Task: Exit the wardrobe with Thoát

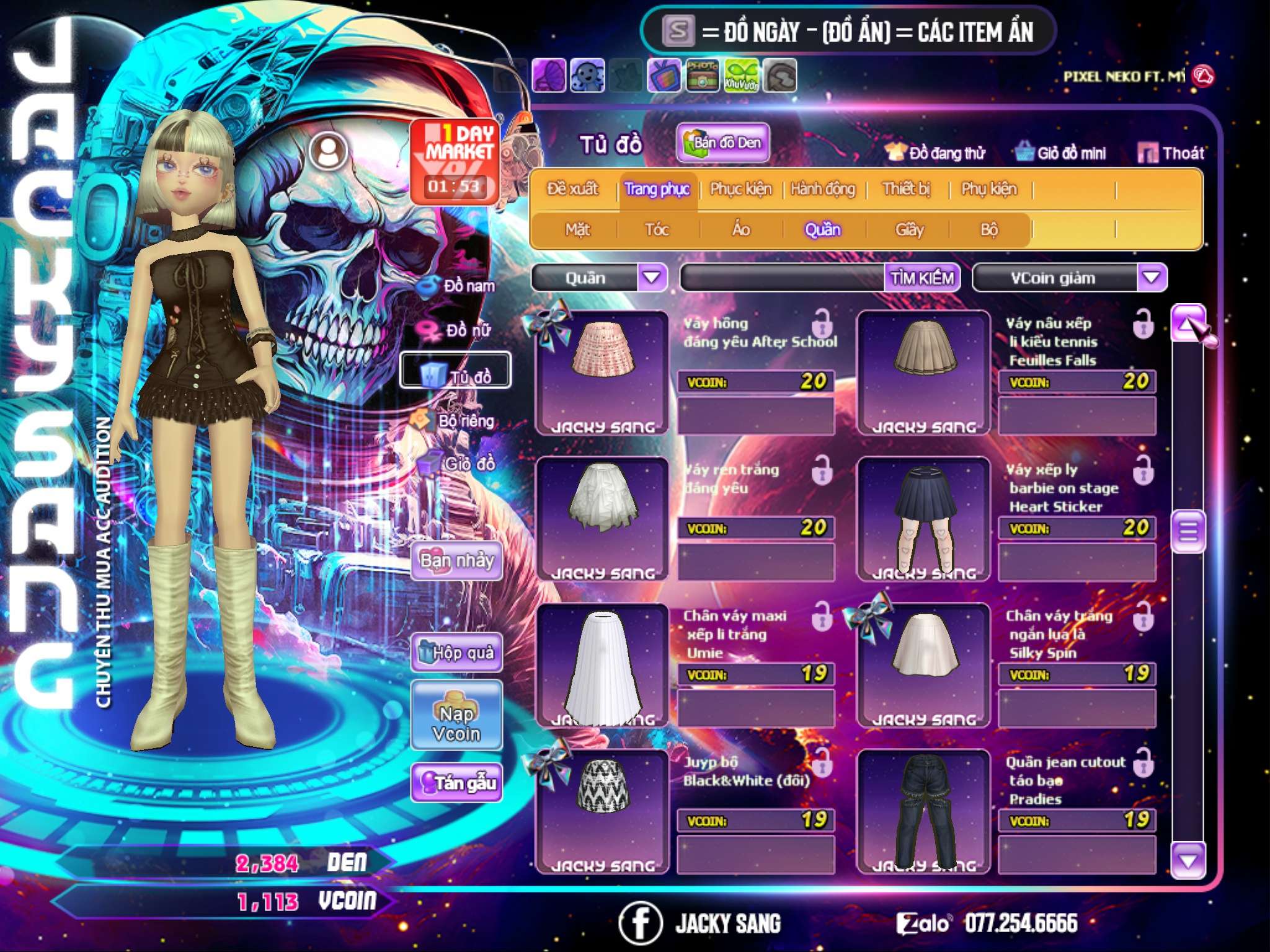Action: (1171, 153)
